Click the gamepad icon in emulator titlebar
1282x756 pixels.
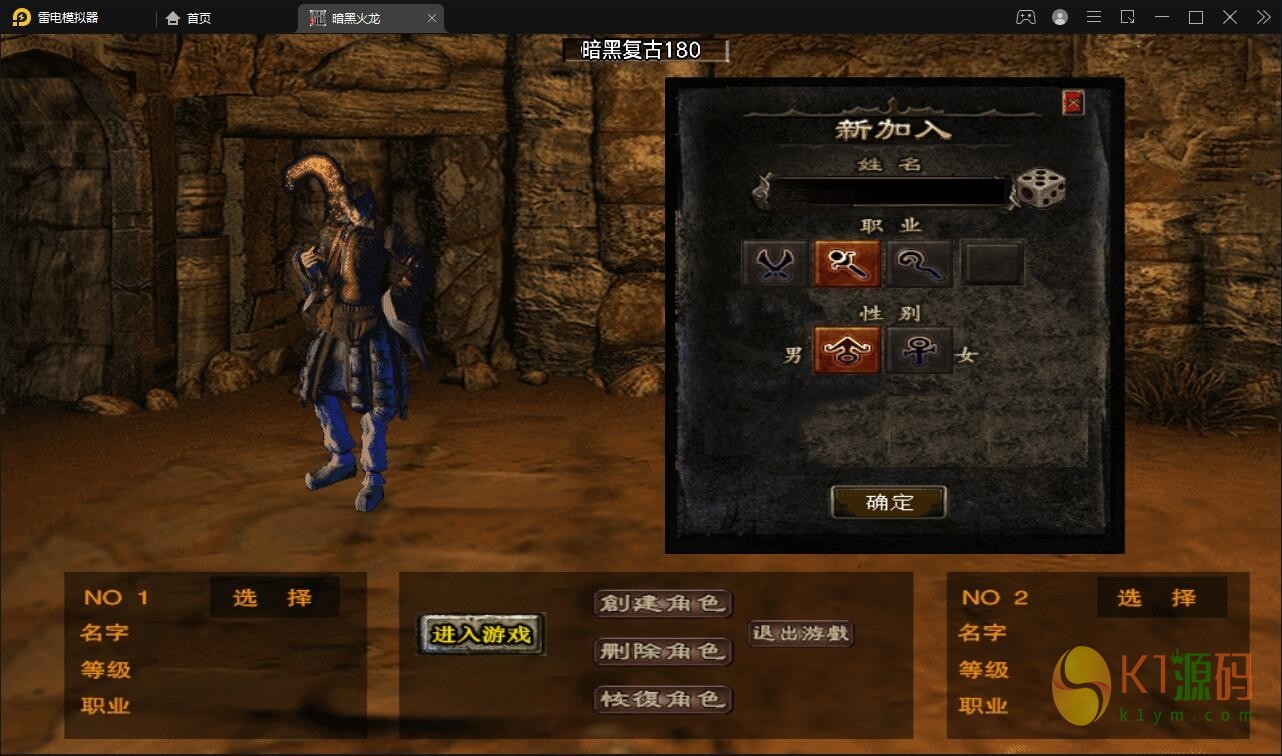1025,17
